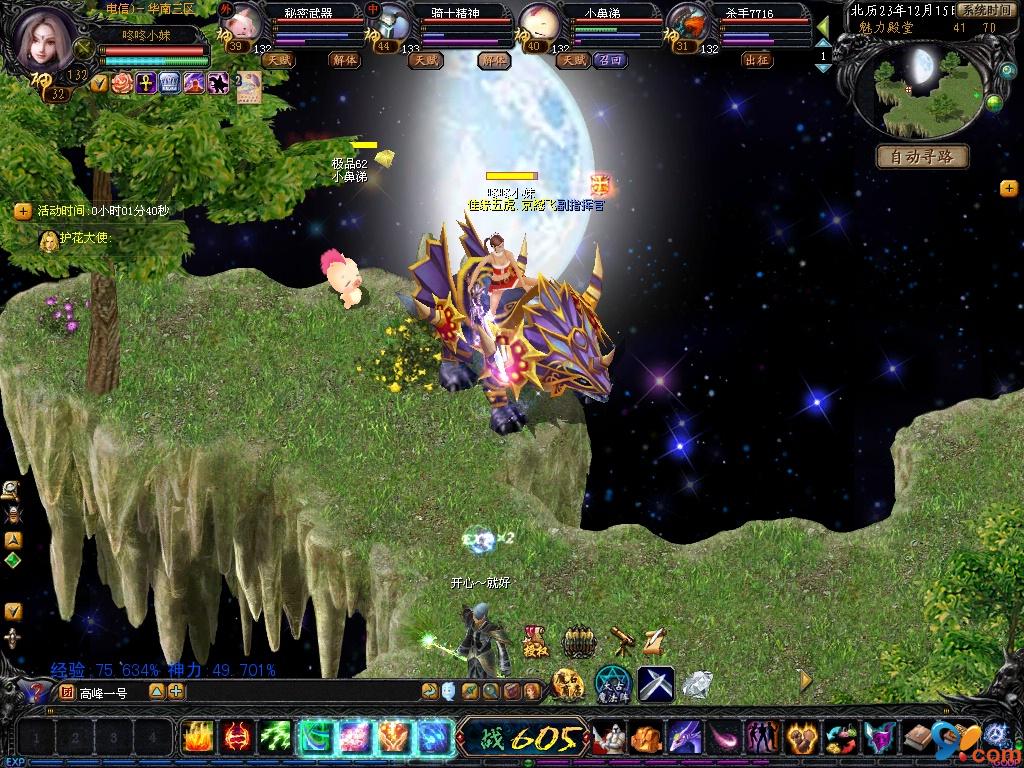Click 解体 under pet 骑士精神
Screen dimensions: 1024x768
[x=493, y=60]
